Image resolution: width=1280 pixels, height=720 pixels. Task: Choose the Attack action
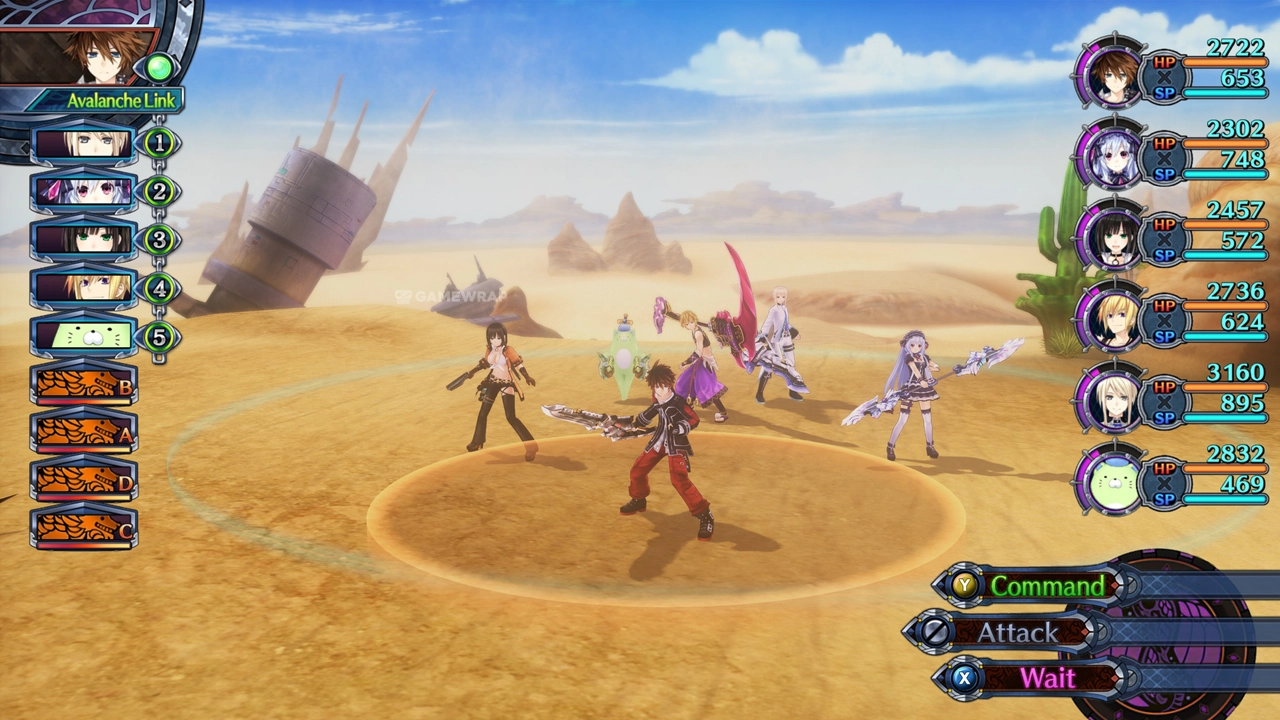1017,633
